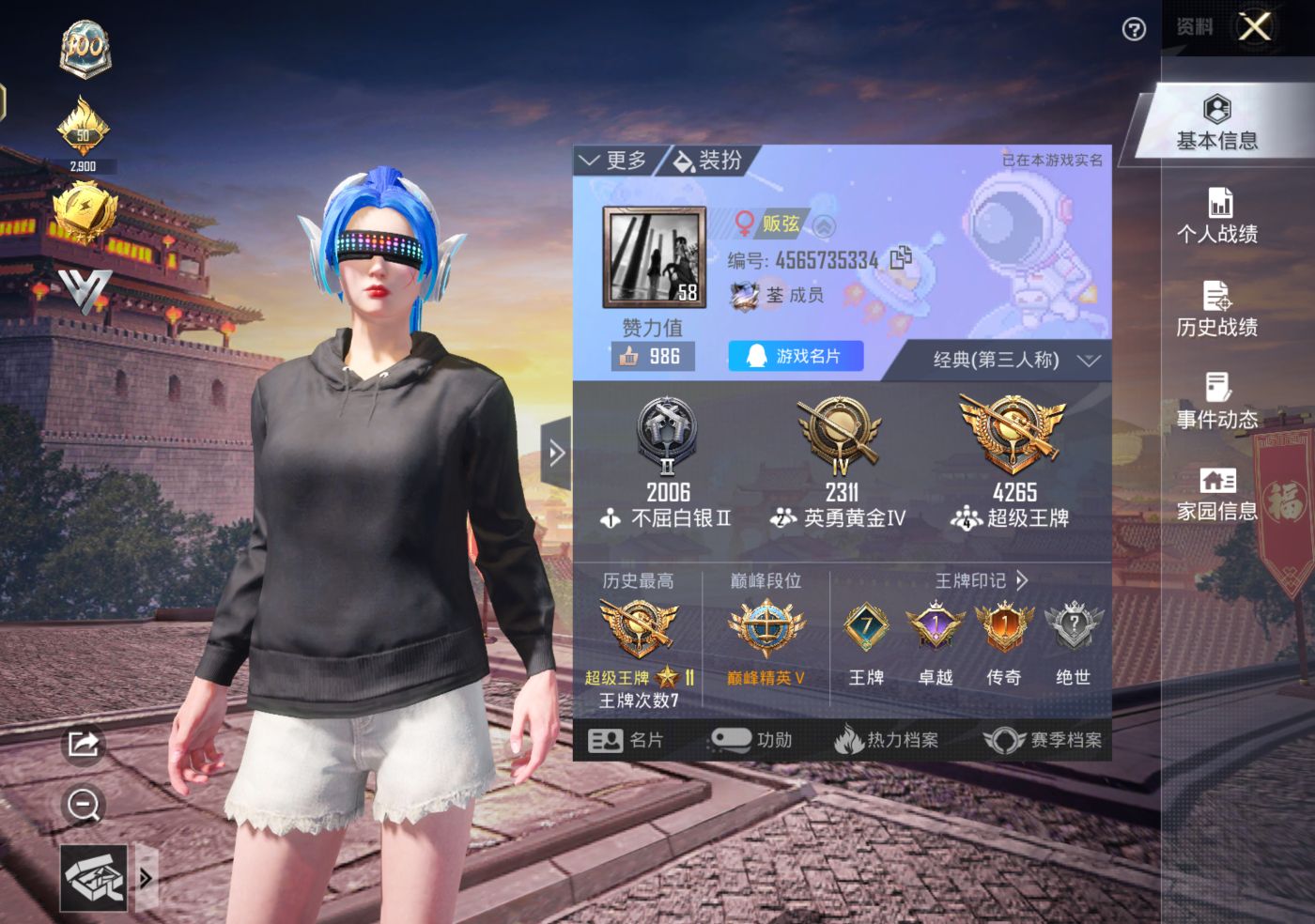Expand the 更多 dropdown
Image resolution: width=1315 pixels, height=924 pixels.
point(614,161)
